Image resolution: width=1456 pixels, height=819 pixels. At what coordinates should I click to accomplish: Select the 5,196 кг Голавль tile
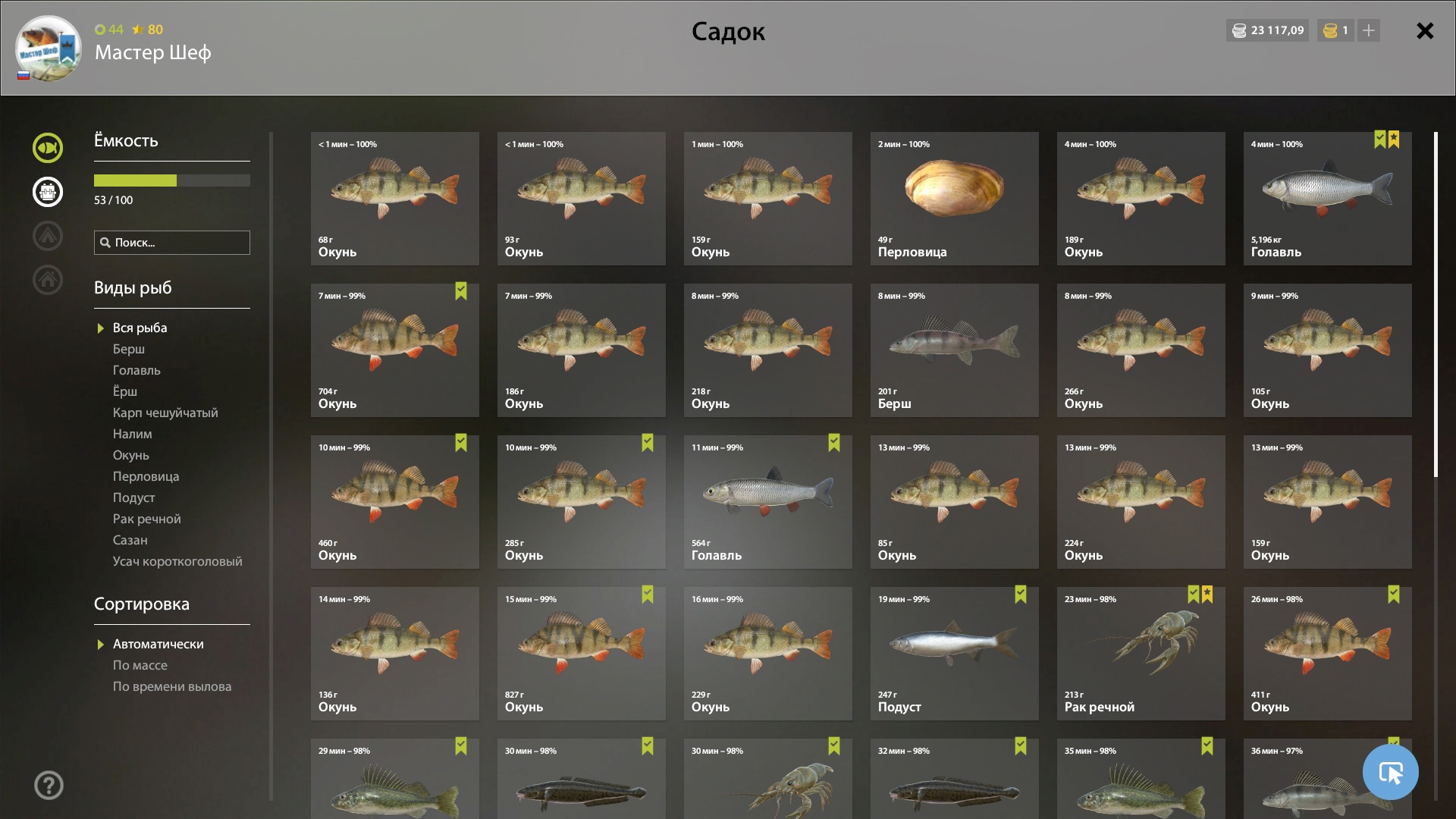click(x=1327, y=199)
